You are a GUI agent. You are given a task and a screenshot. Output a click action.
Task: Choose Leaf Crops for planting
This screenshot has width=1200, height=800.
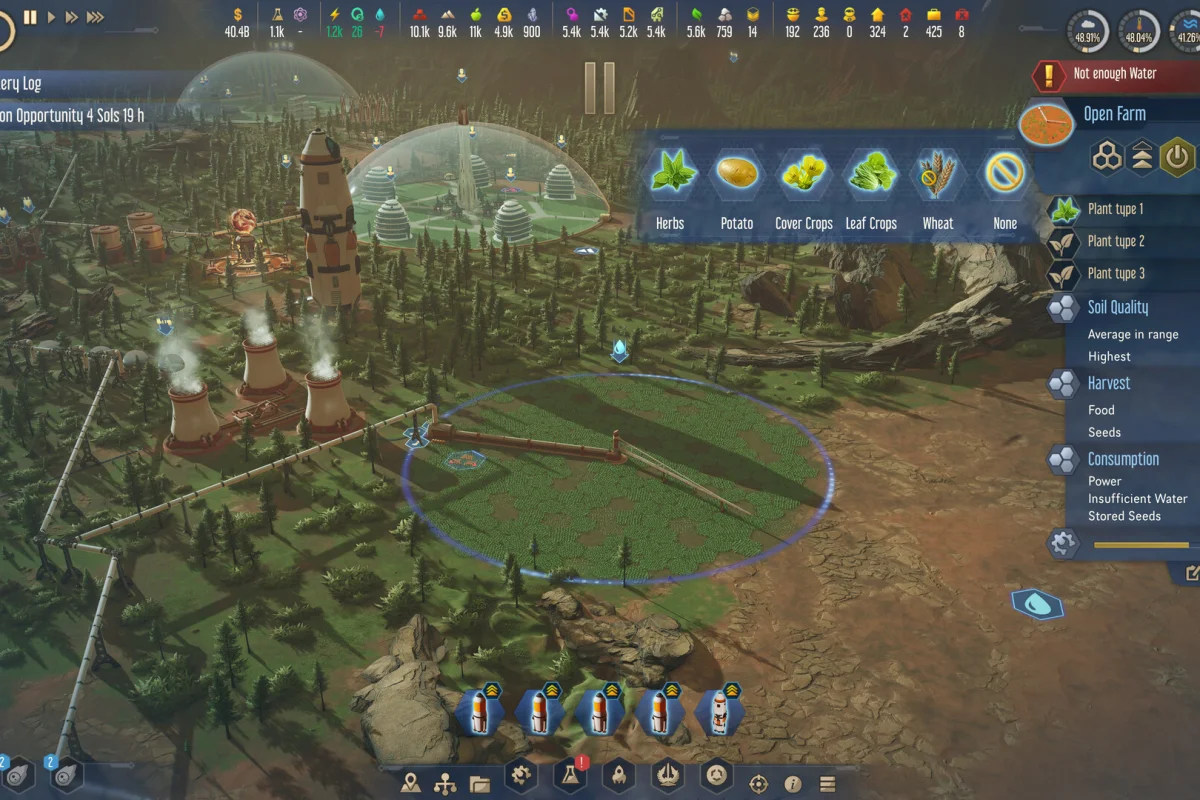(x=871, y=177)
